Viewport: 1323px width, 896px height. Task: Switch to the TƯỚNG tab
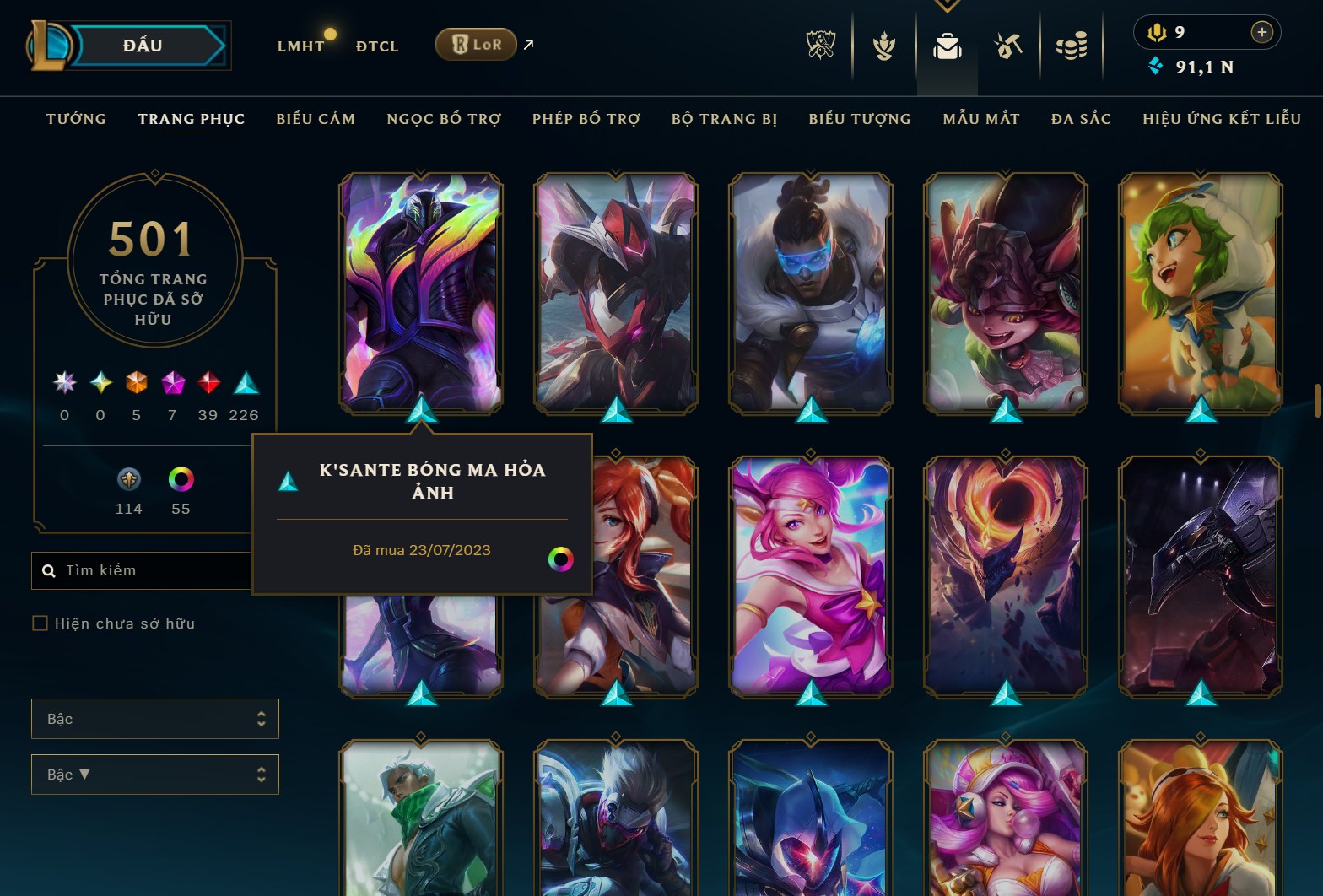pos(76,119)
